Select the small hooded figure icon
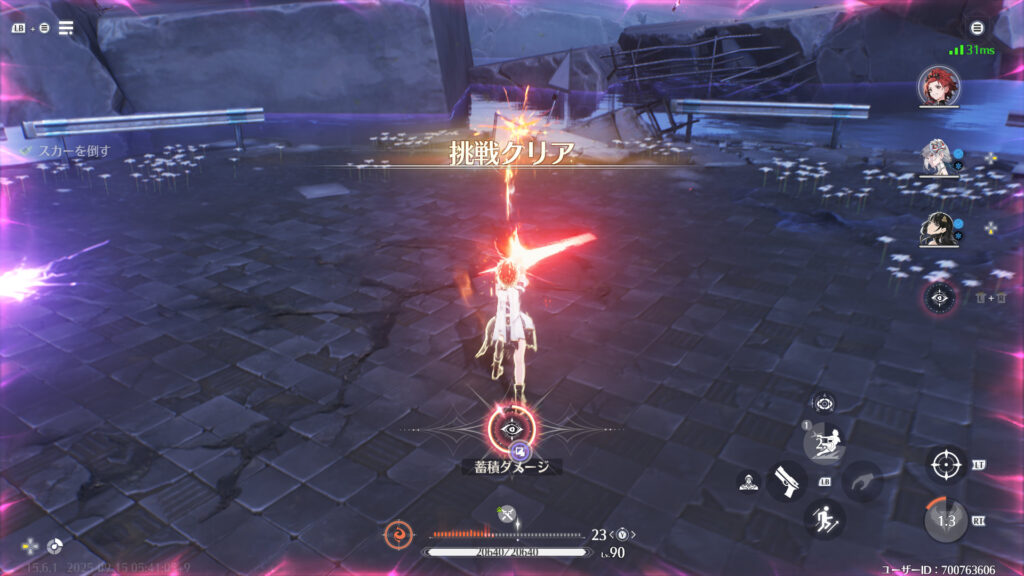1024x576 pixels. [x=748, y=482]
